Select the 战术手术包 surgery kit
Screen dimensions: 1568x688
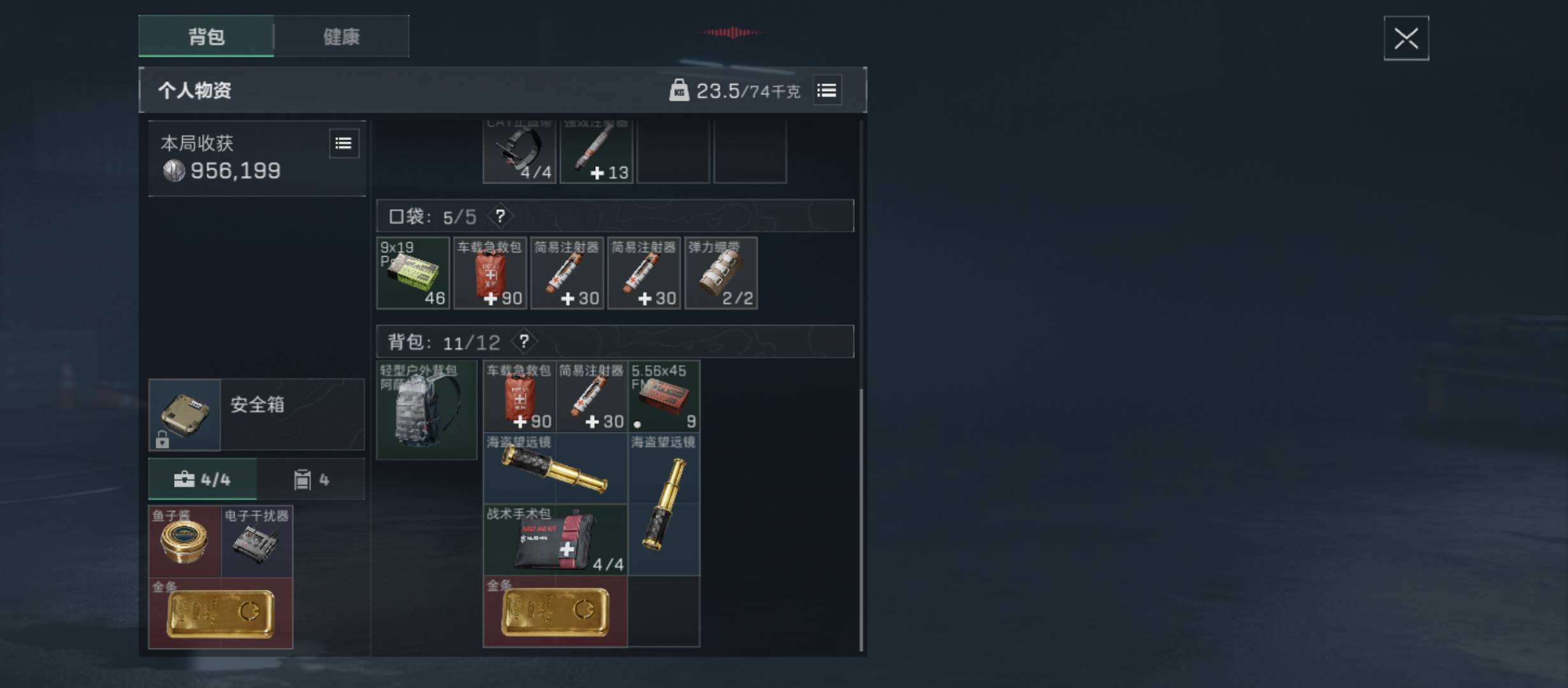pos(555,540)
